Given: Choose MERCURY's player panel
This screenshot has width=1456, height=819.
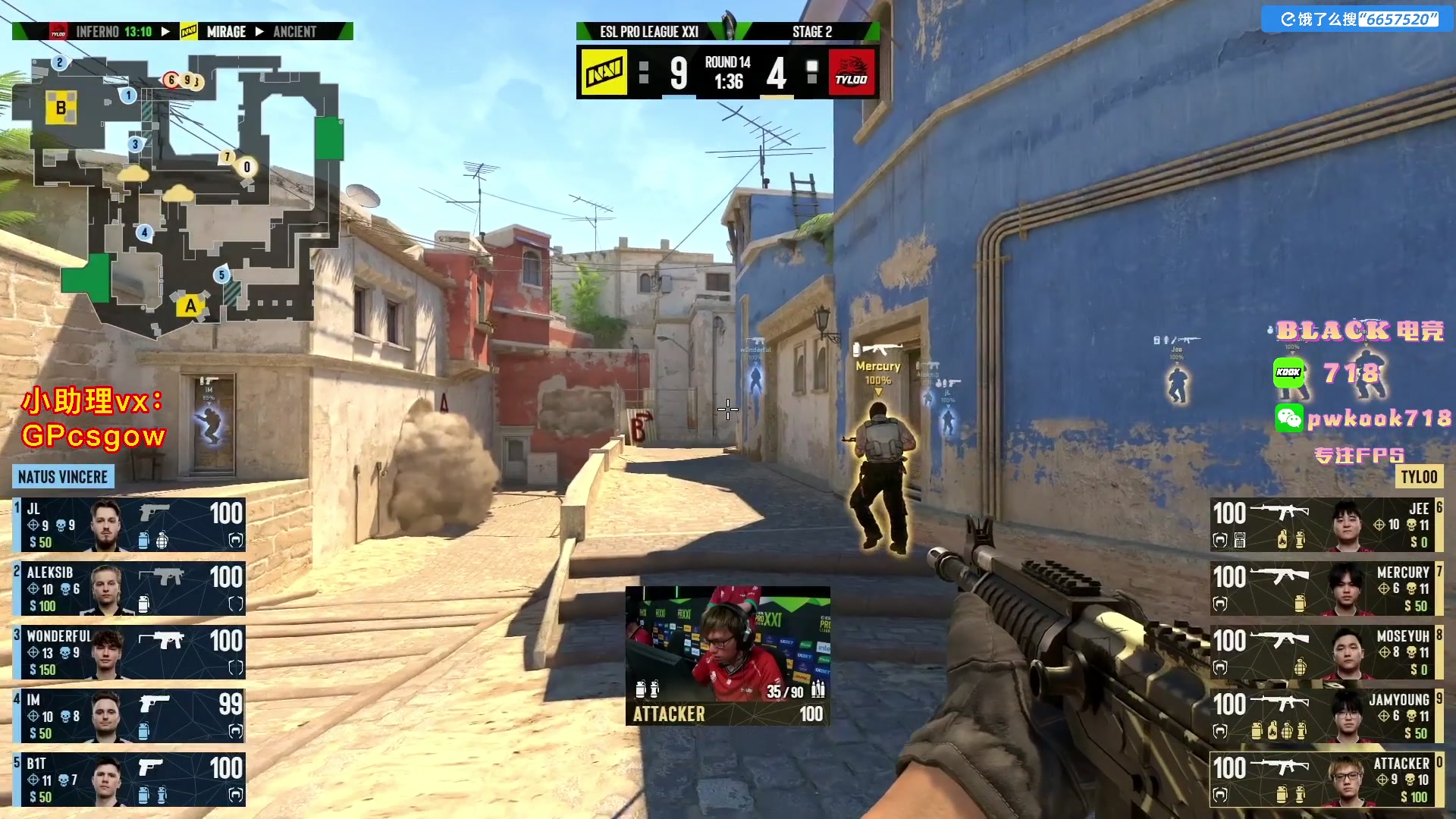Looking at the screenshot, I should pos(1326,588).
